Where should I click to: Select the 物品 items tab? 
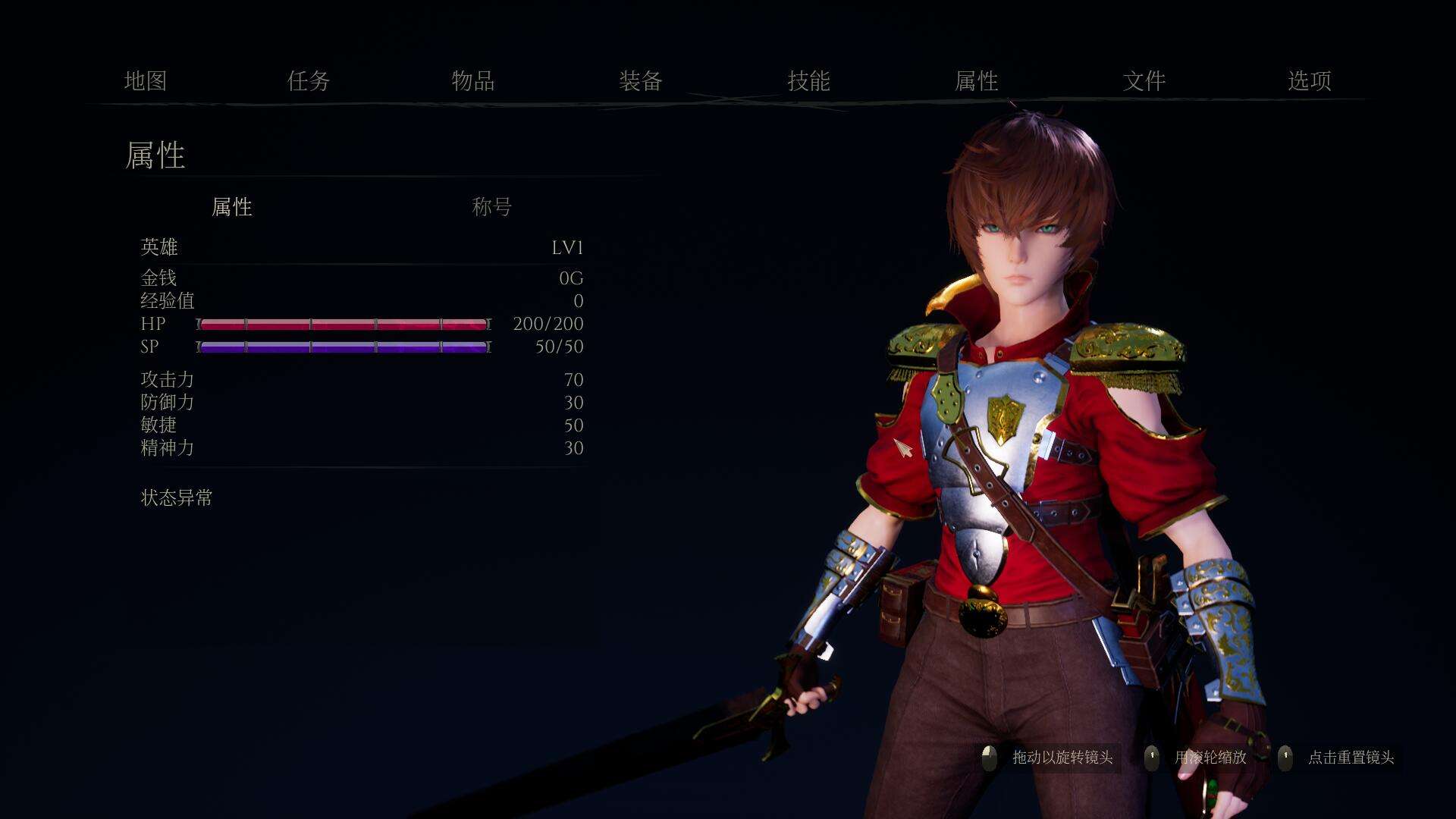click(473, 81)
